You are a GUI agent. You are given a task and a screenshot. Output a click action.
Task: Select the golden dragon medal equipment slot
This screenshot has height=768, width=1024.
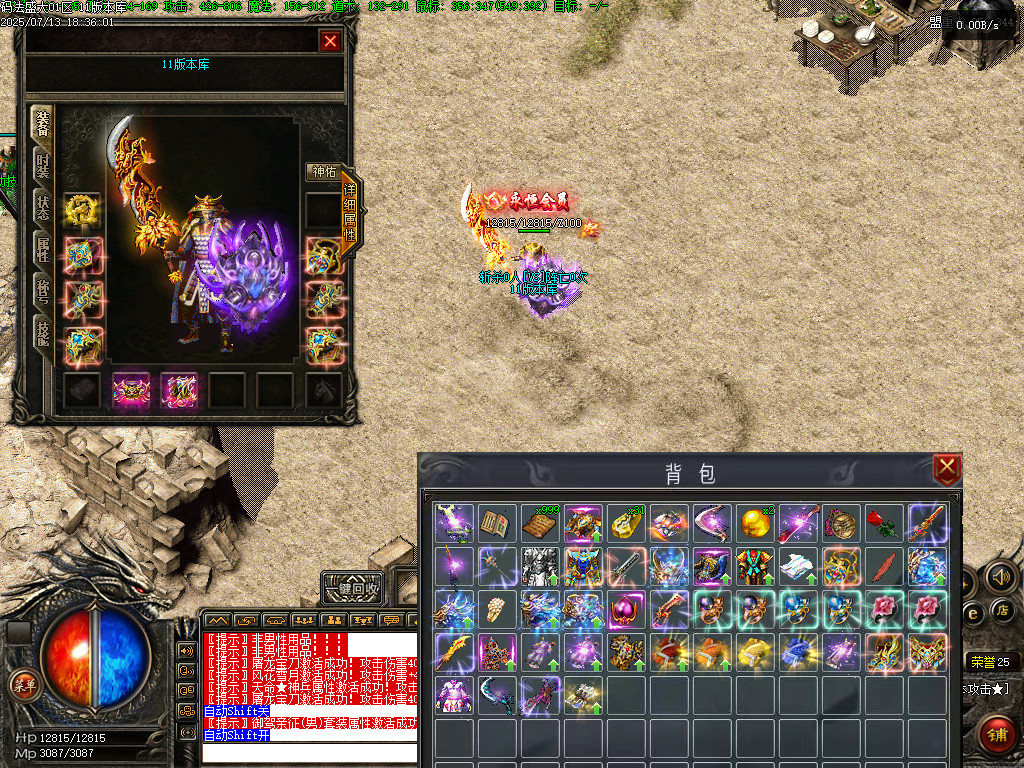81,210
